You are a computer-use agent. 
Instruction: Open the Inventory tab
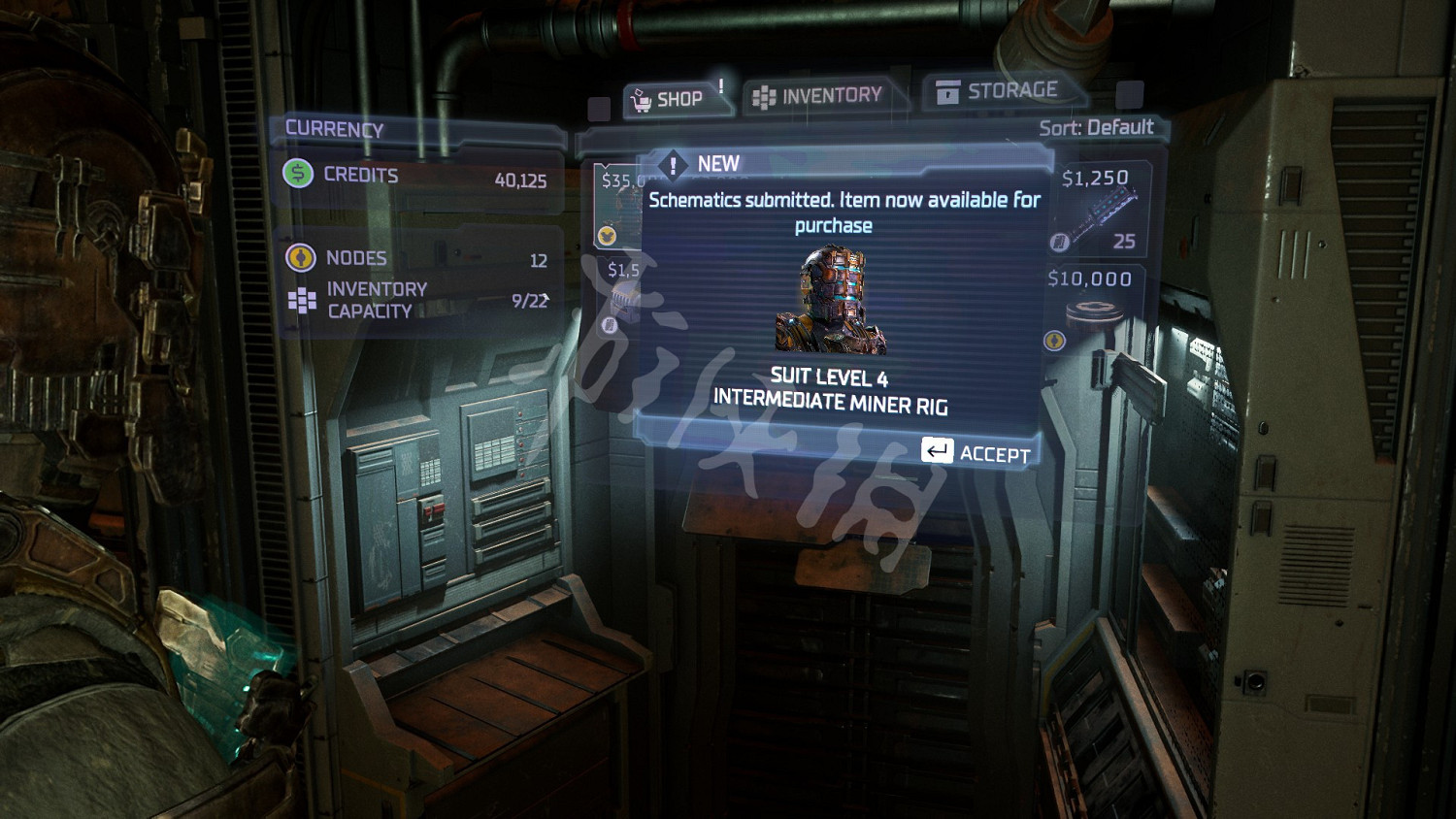tap(818, 96)
